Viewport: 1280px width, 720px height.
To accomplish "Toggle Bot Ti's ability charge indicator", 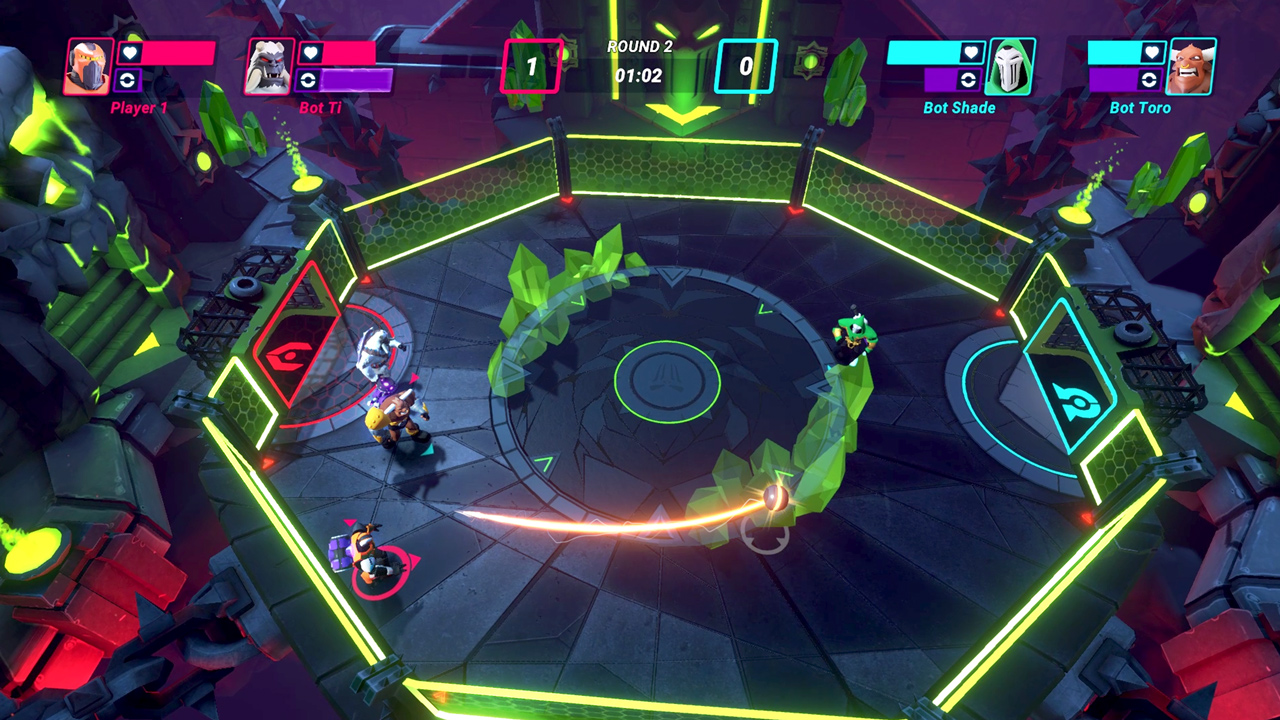I will pyautogui.click(x=306, y=79).
